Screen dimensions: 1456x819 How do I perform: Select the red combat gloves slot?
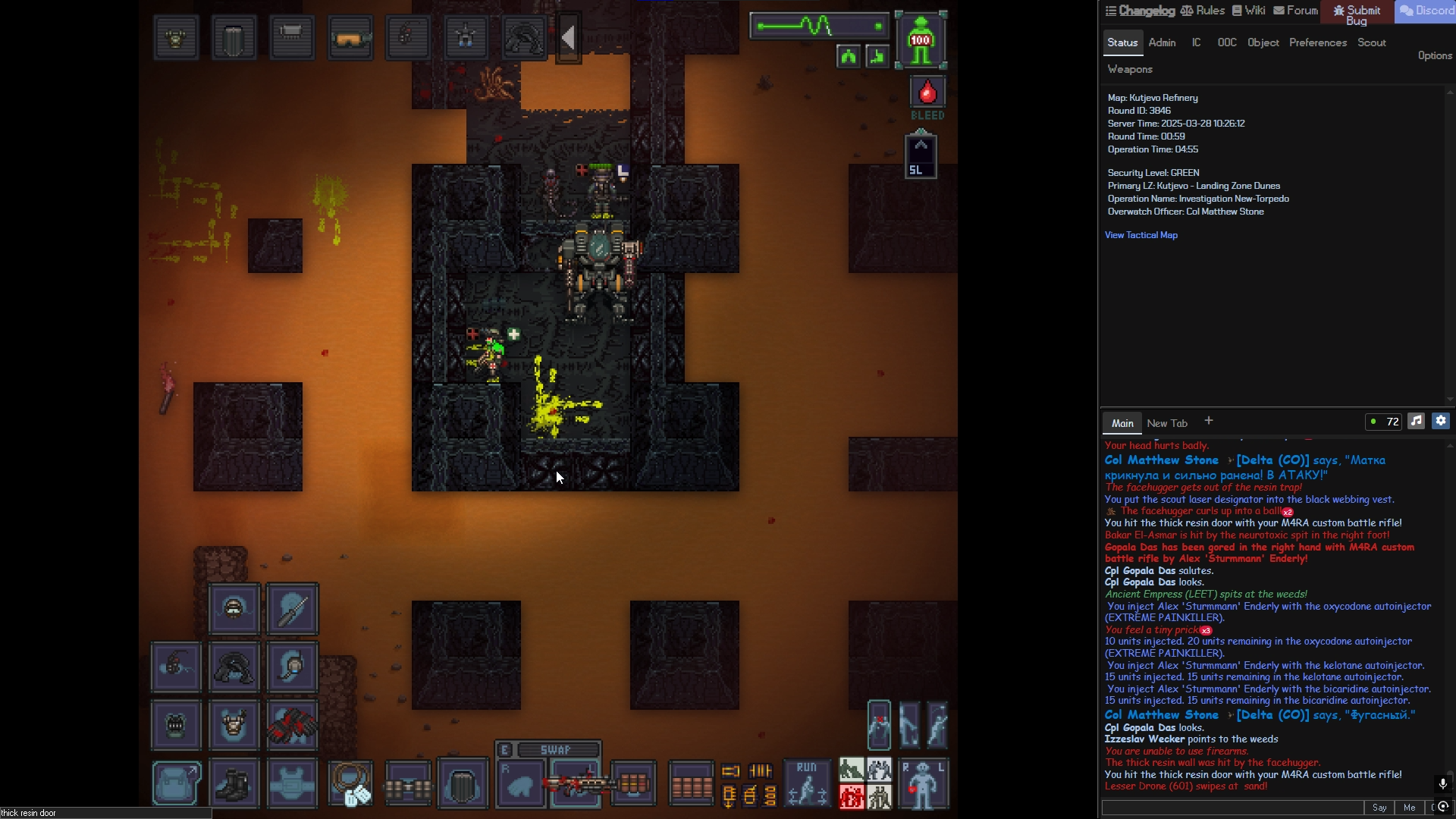pyautogui.click(x=292, y=726)
